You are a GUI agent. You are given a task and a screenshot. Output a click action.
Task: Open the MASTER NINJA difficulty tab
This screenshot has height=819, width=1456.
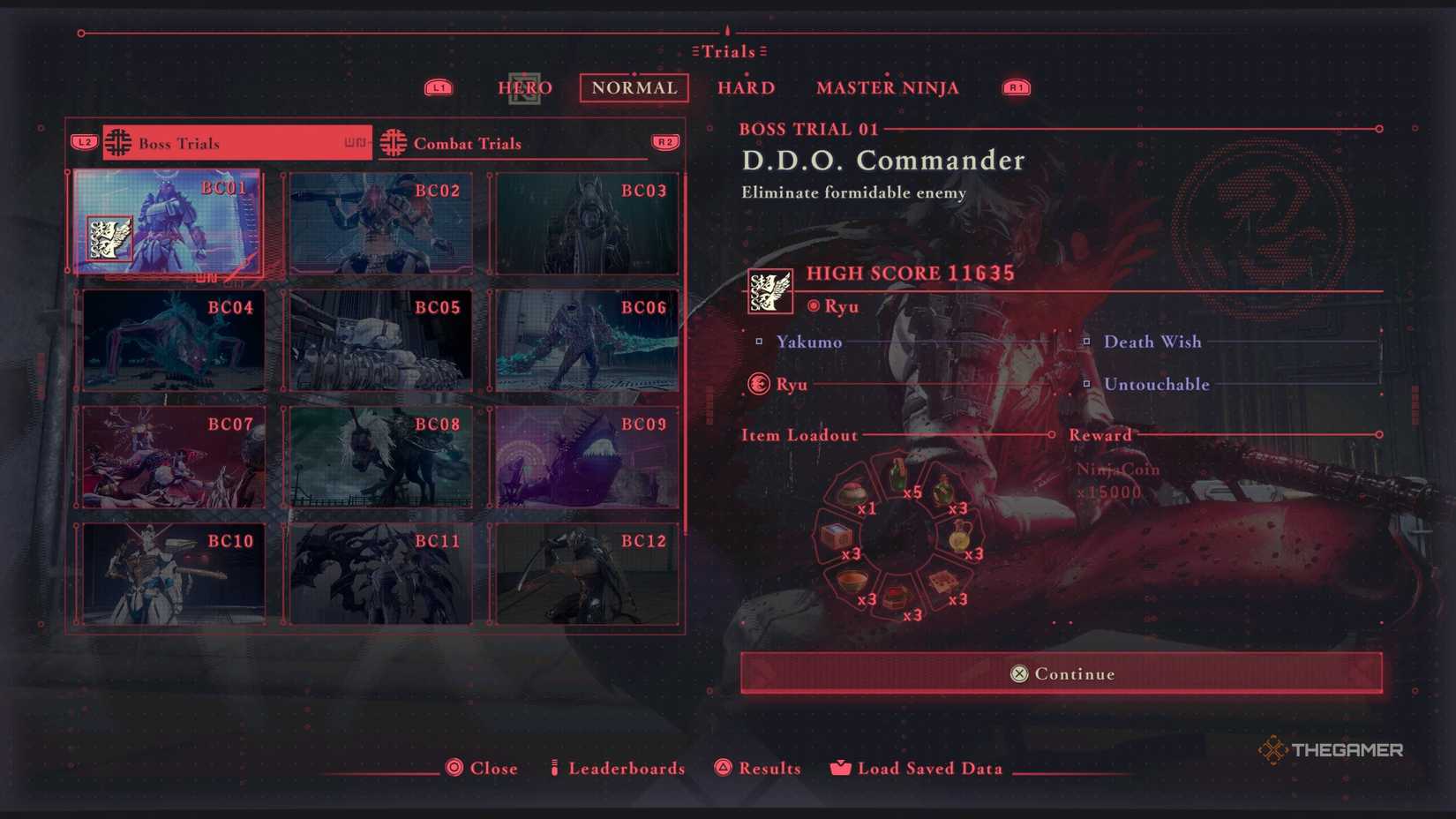click(887, 88)
